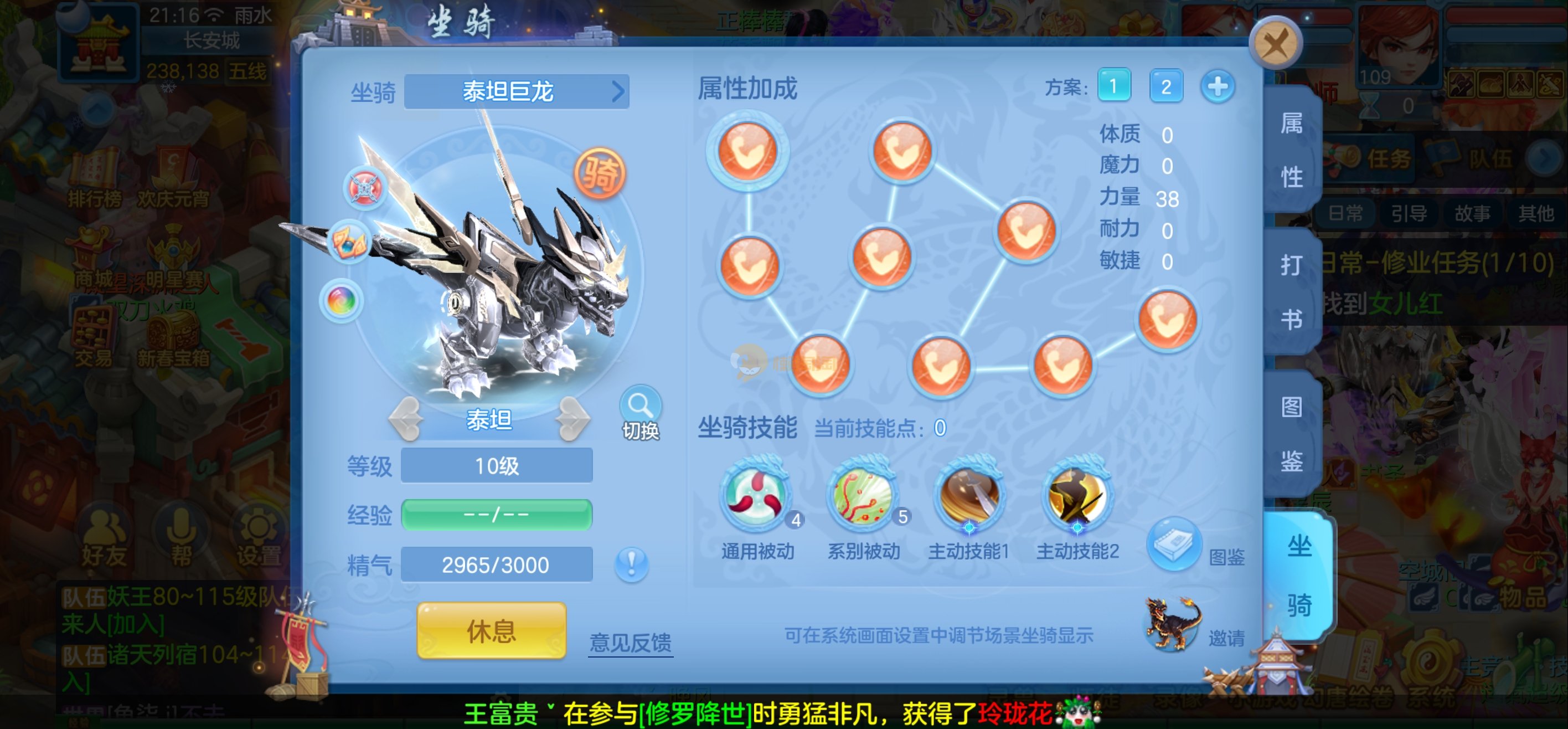
Task: Open the 主动技能2 skill slot
Action: (x=1077, y=495)
